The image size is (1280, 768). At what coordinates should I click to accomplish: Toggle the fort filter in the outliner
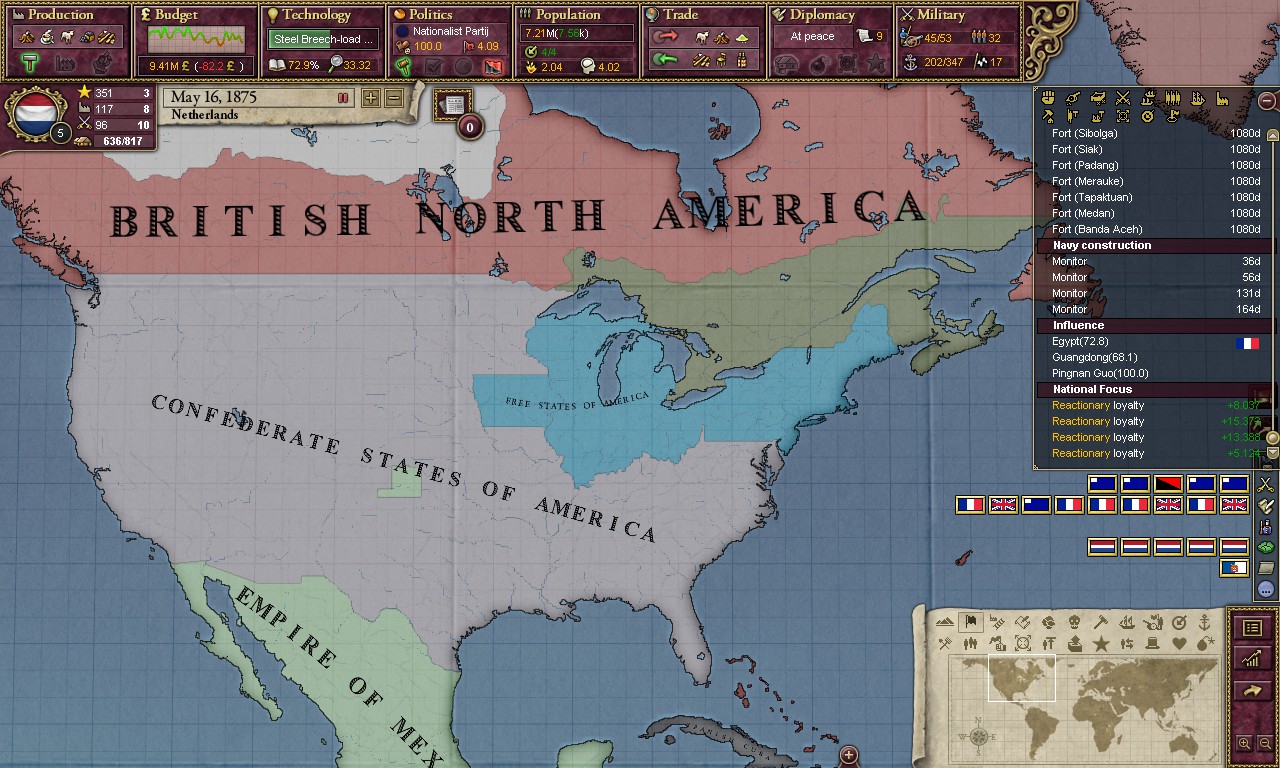[1073, 115]
